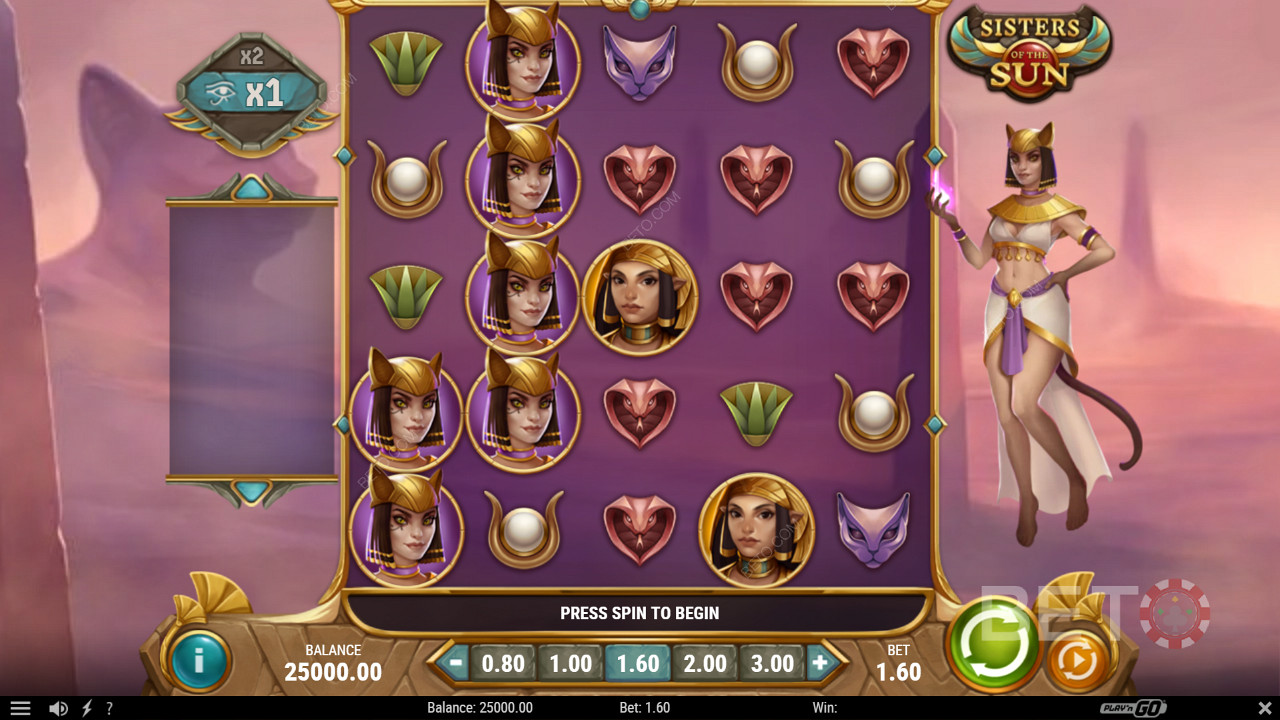1280x720 pixels.
Task: Open the paytable info button
Action: pyautogui.click(x=199, y=660)
